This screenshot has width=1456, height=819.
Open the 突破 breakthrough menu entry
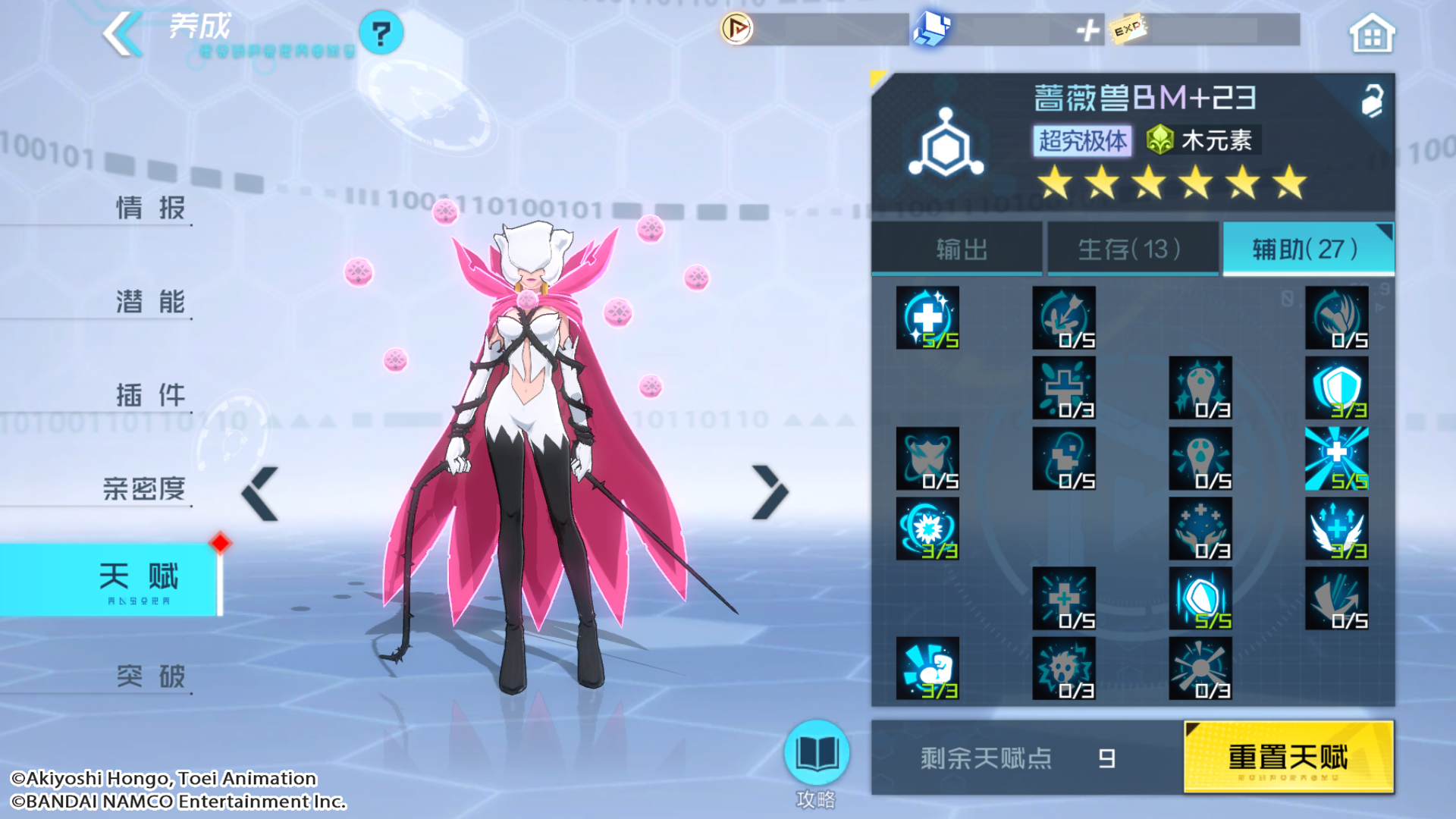(149, 675)
